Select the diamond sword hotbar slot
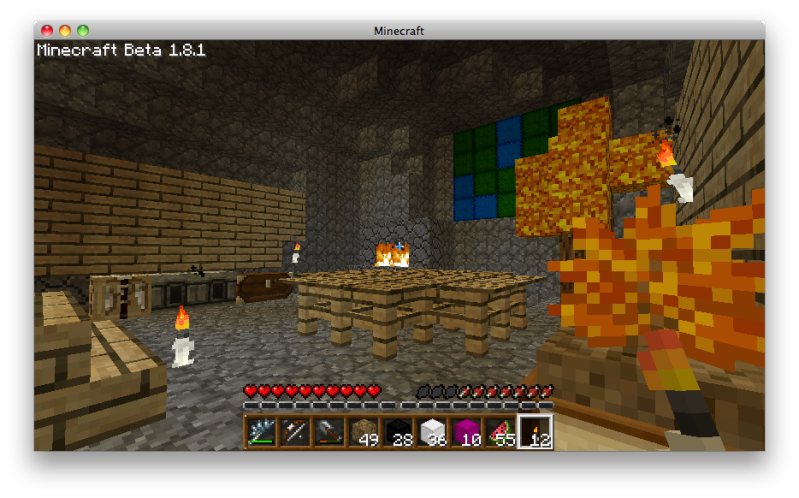The width and height of the screenshot is (799, 498). [x=261, y=432]
